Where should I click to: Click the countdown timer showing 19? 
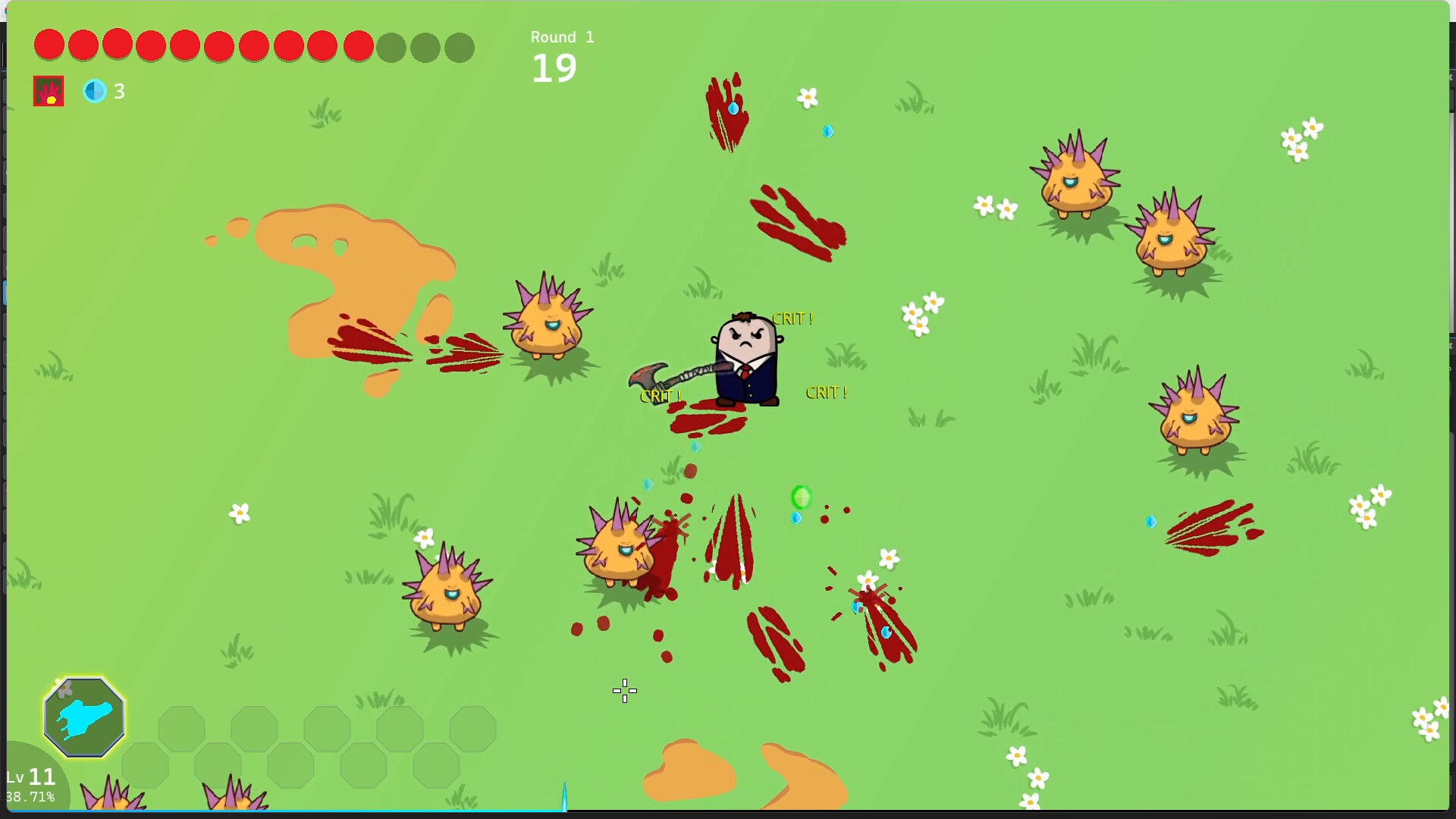pyautogui.click(x=554, y=67)
